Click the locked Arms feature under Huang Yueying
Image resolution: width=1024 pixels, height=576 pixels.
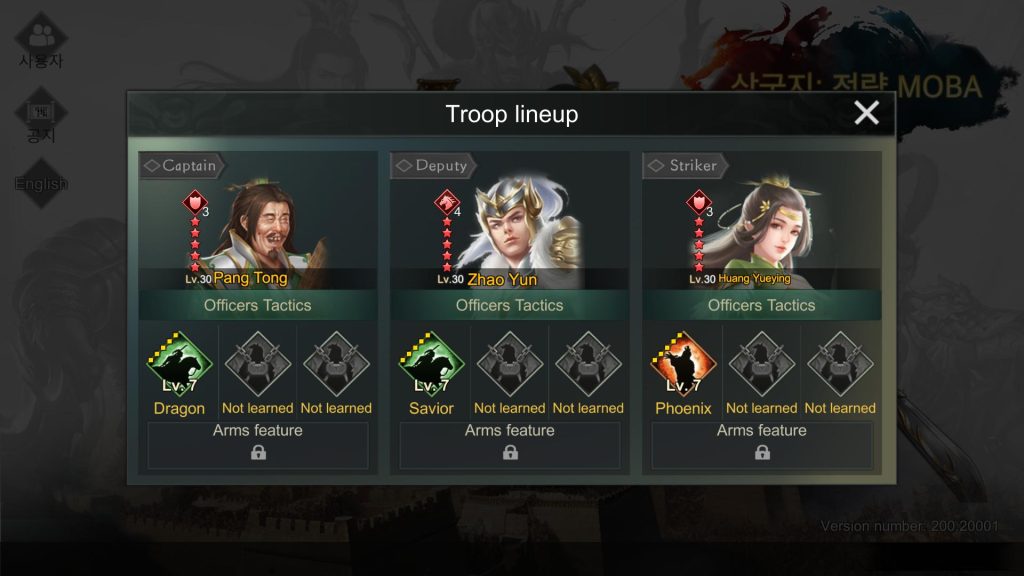[x=762, y=445]
